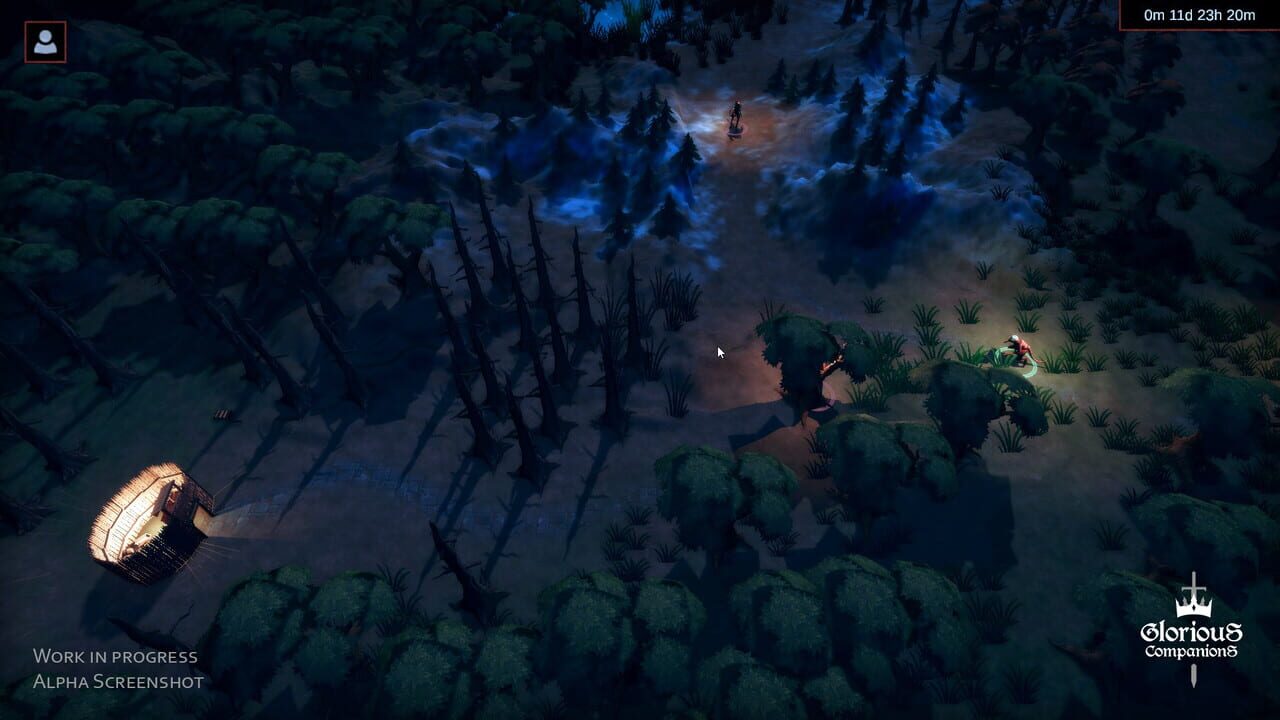The width and height of the screenshot is (1280, 720).
Task: Click the game time display showing 0m 11d 23h 20m
Action: coord(1198,15)
